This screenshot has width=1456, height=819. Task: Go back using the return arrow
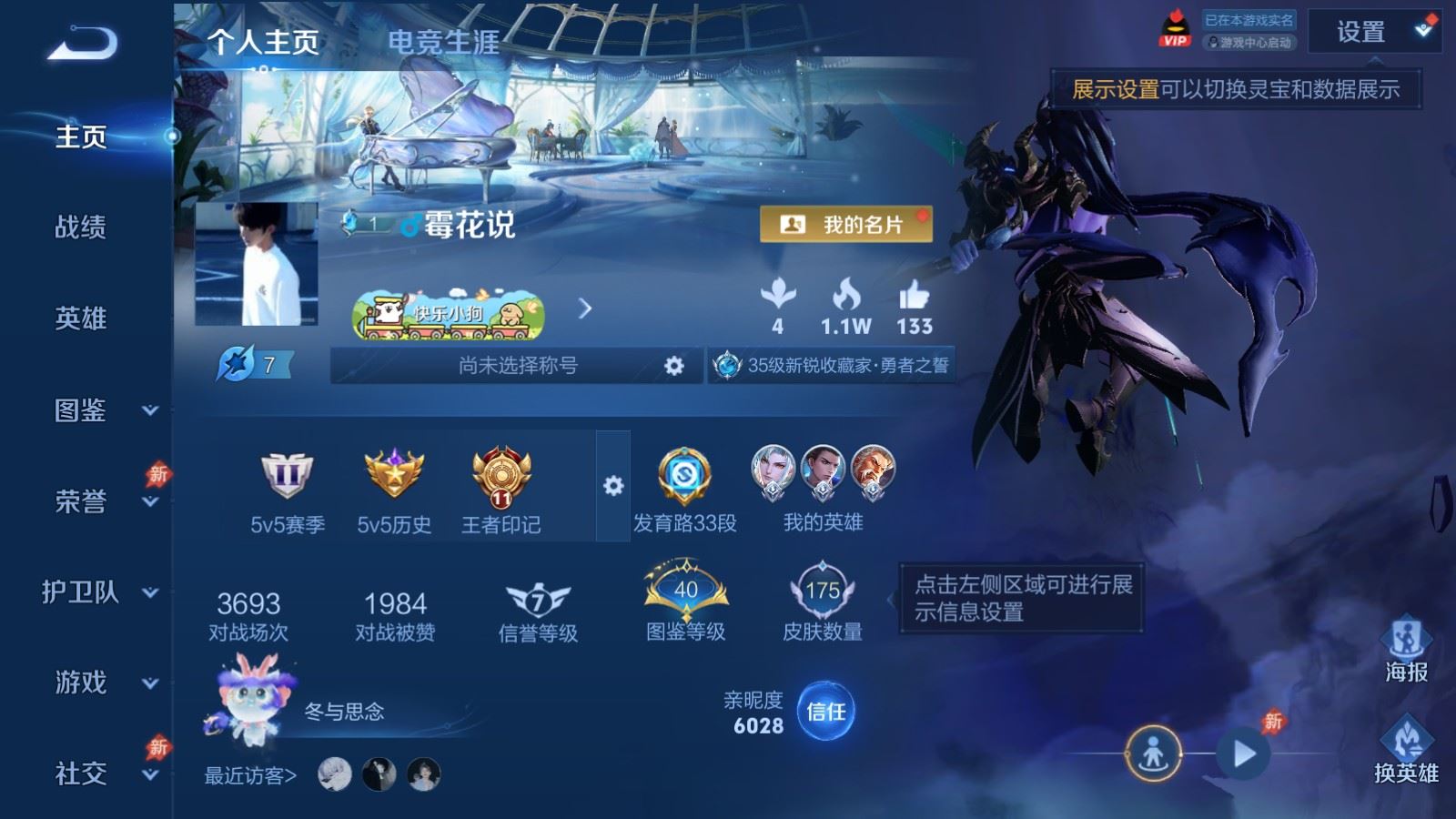(x=83, y=44)
